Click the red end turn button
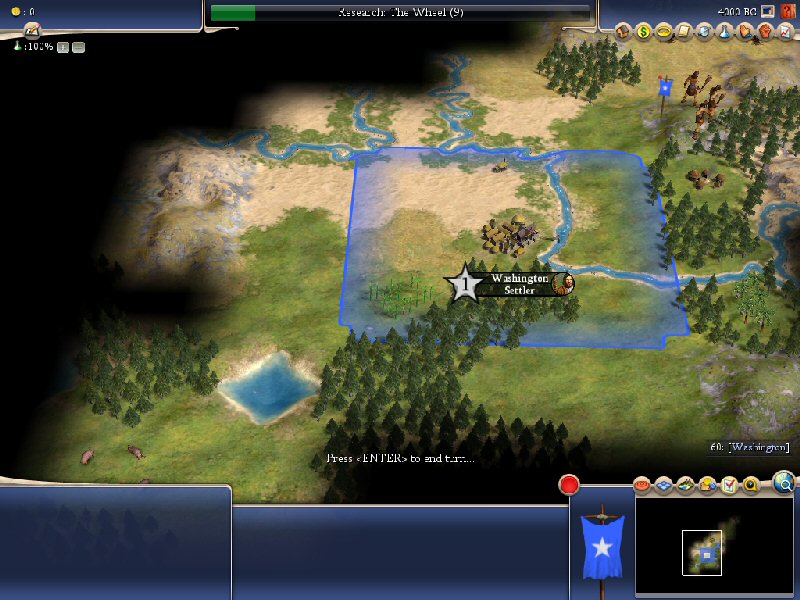The width and height of the screenshot is (800, 600). coord(569,486)
